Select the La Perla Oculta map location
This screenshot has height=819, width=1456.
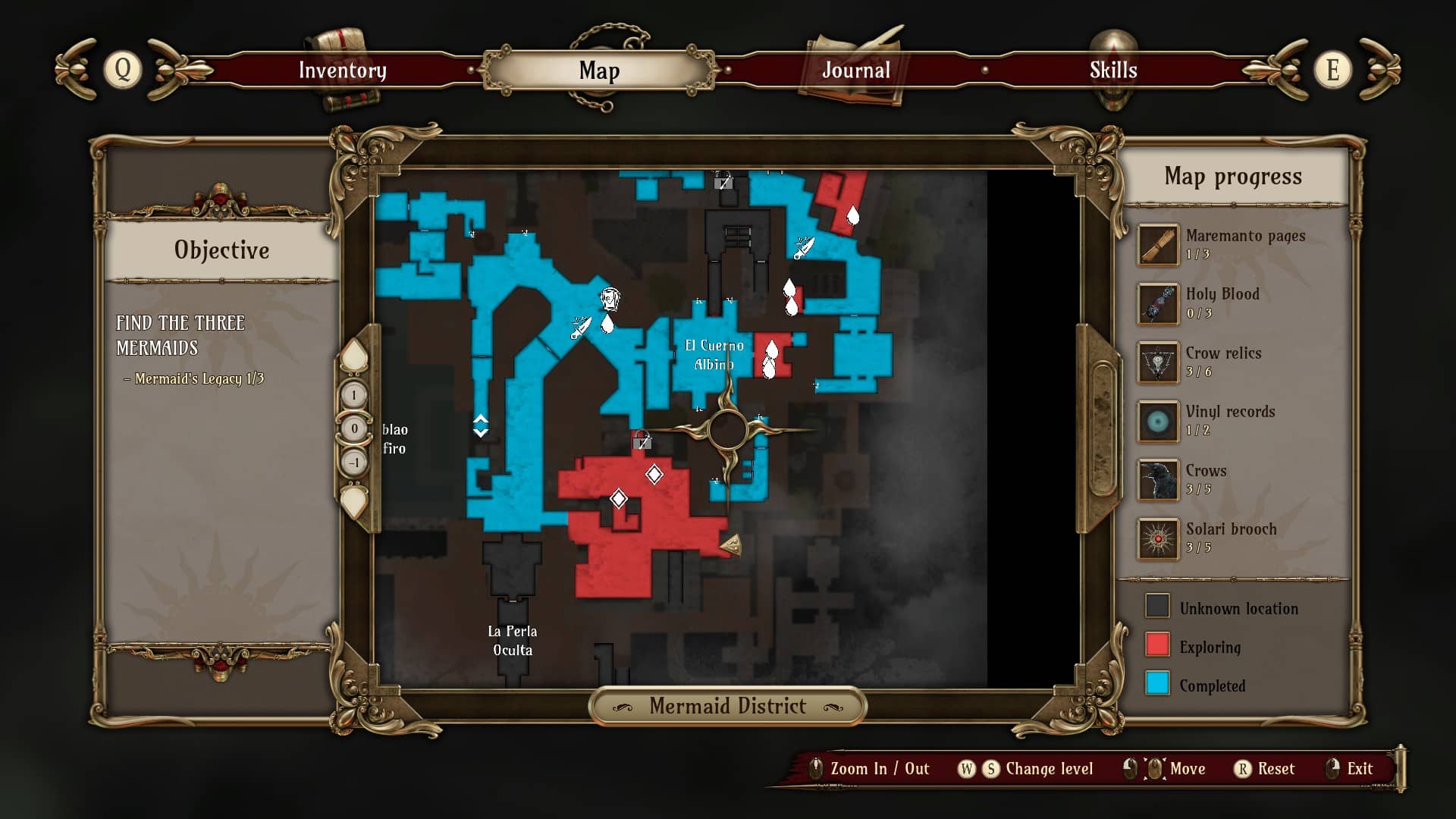click(513, 640)
